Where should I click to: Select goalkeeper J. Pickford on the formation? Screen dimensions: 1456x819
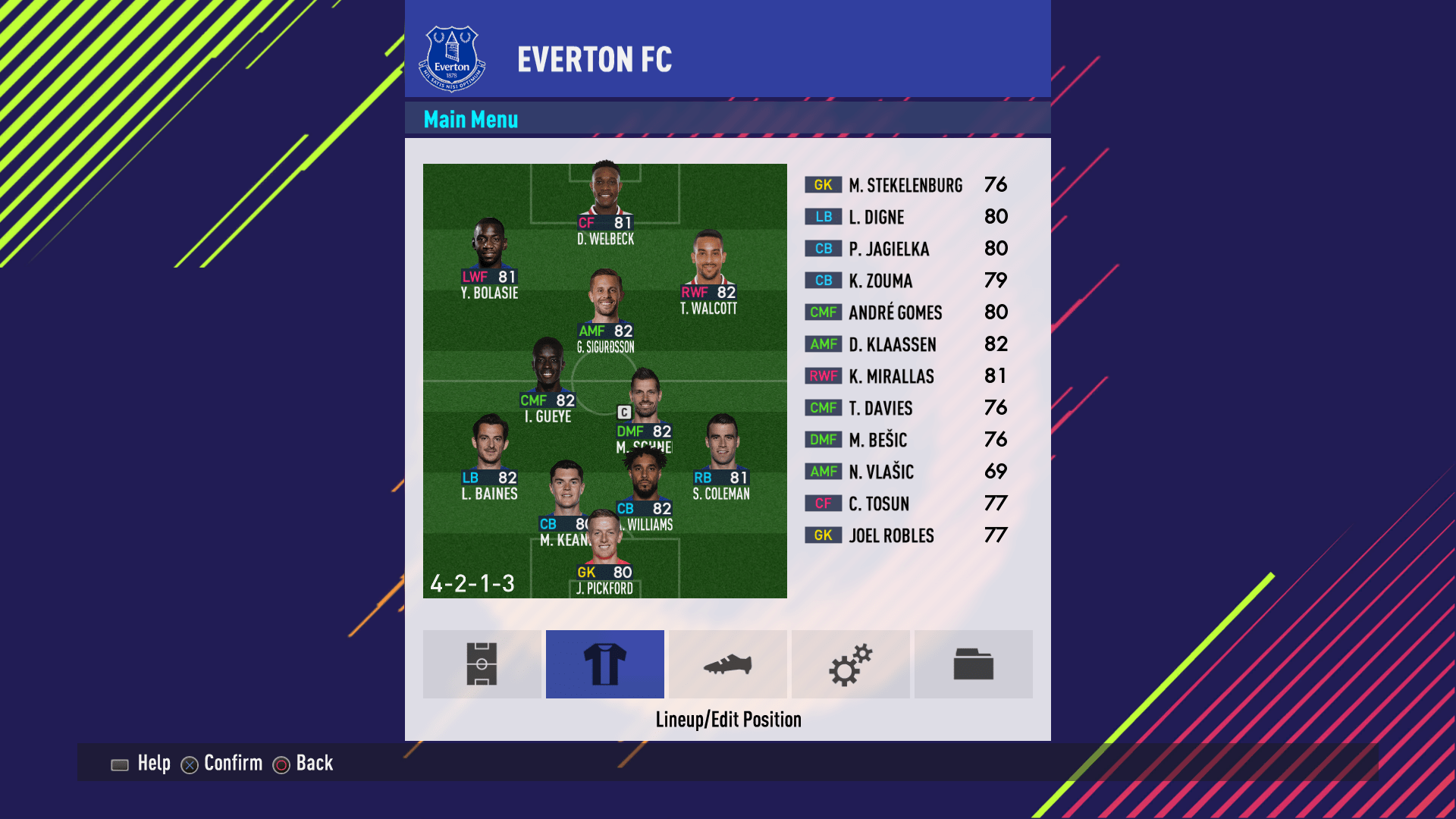point(604,554)
